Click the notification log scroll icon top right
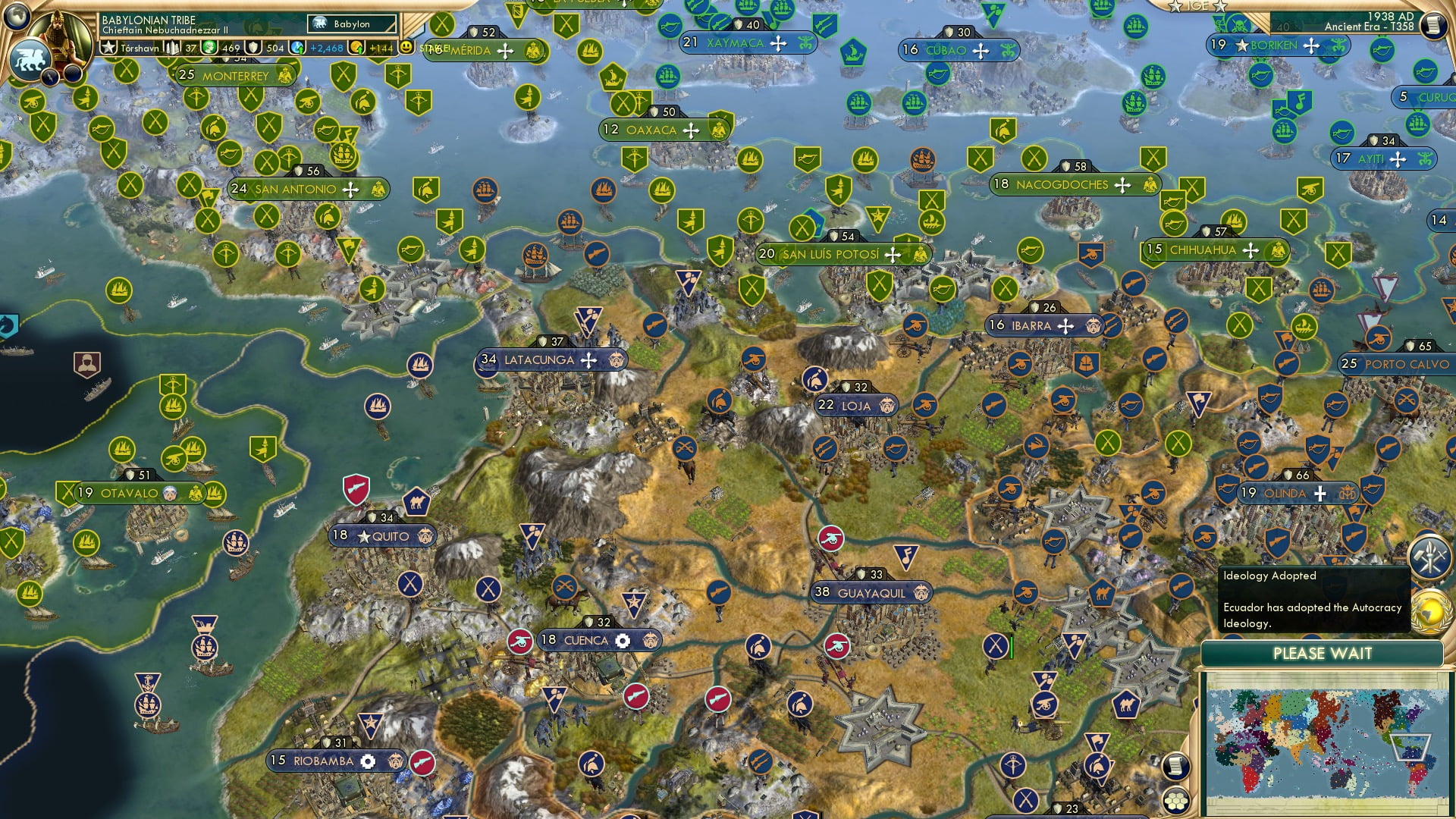The height and width of the screenshot is (819, 1456). (x=1436, y=23)
